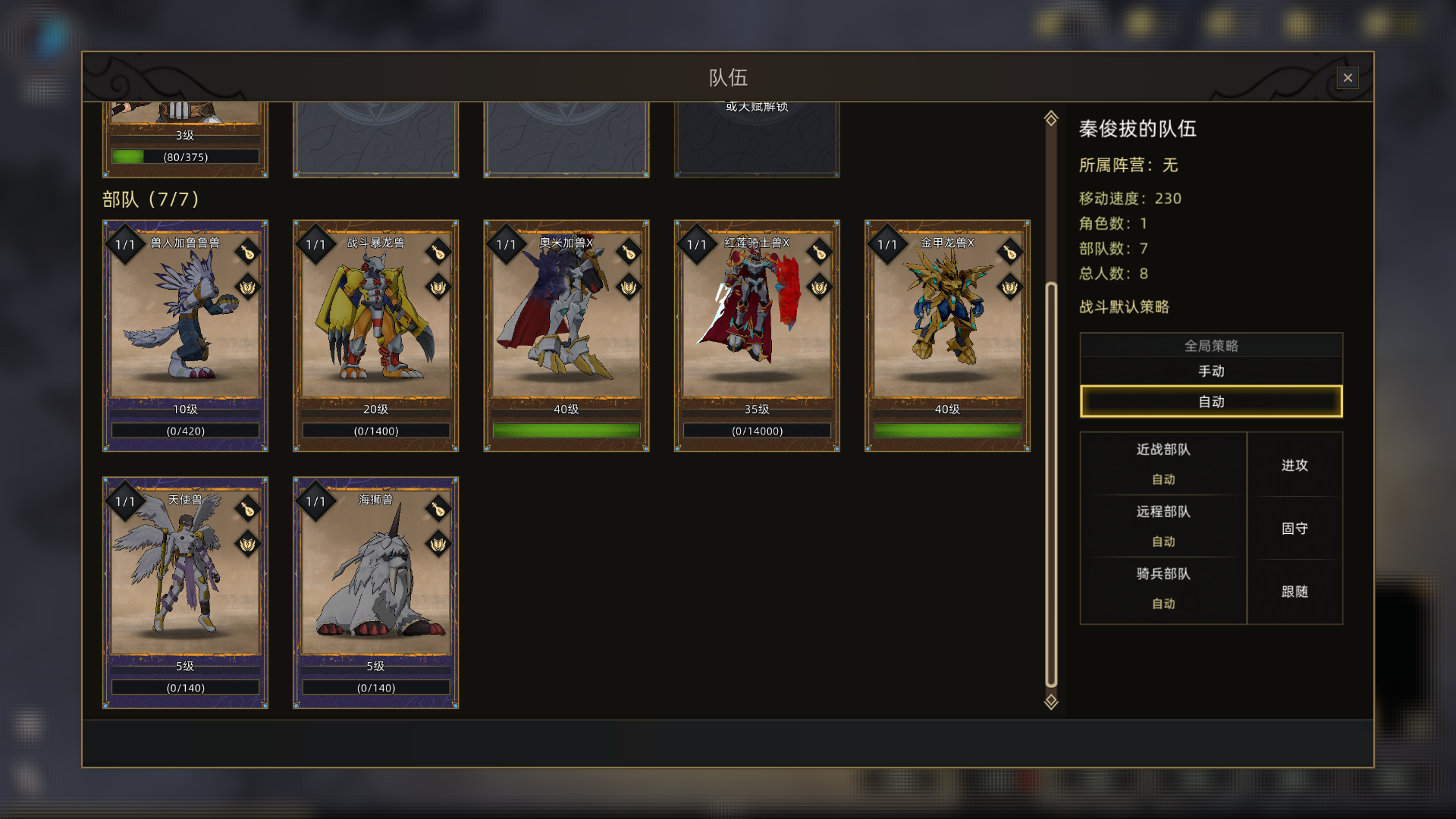The height and width of the screenshot is (819, 1456).
Task: Click the scrollbar's bottom arrow
Action: point(1050,701)
